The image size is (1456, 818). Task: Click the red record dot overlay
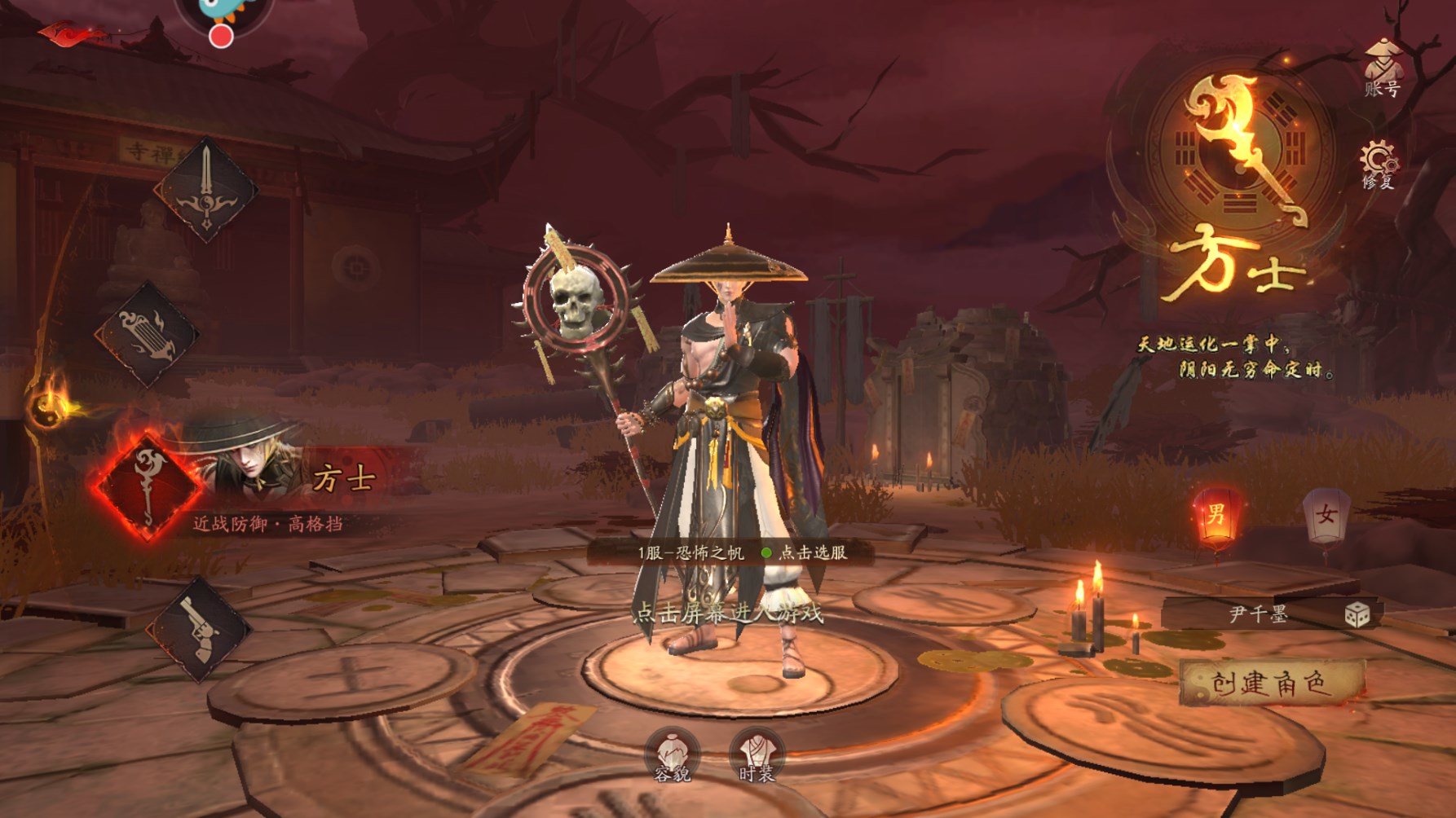point(221,36)
